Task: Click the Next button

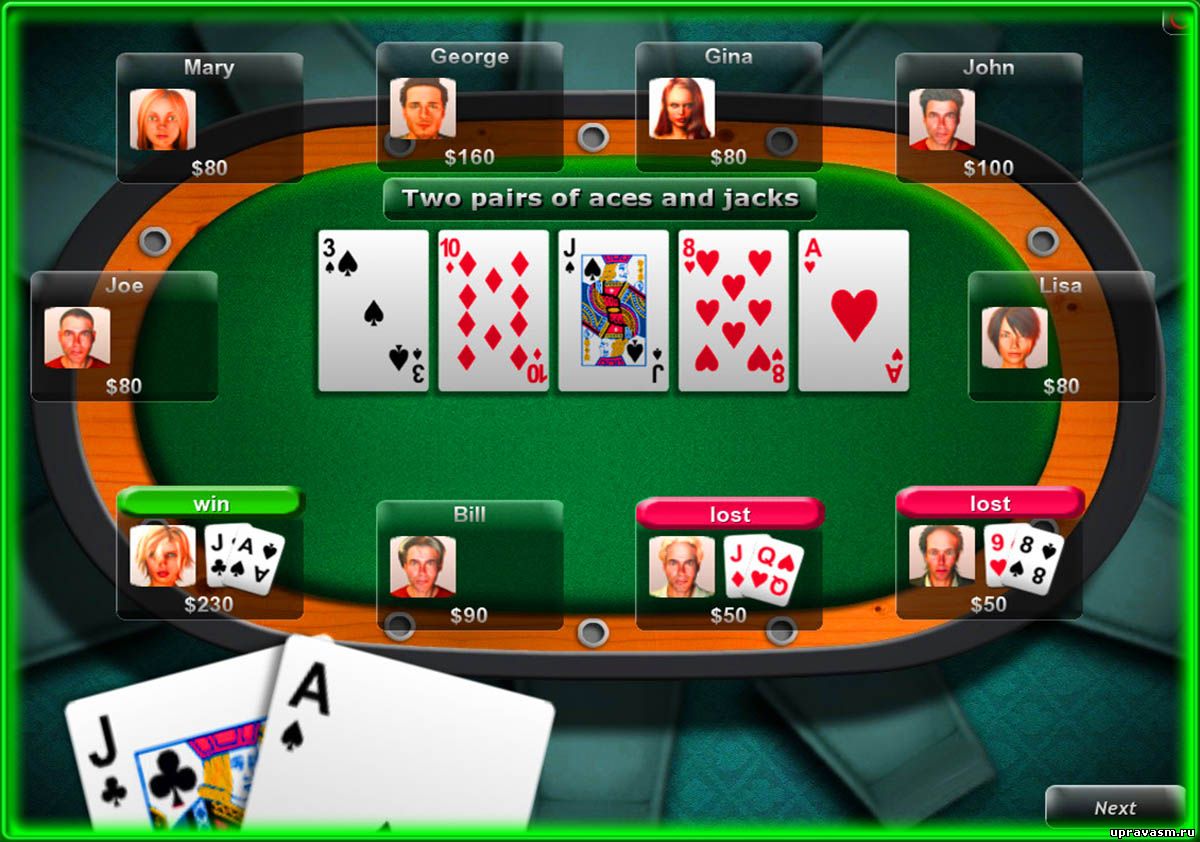Action: [x=1114, y=808]
